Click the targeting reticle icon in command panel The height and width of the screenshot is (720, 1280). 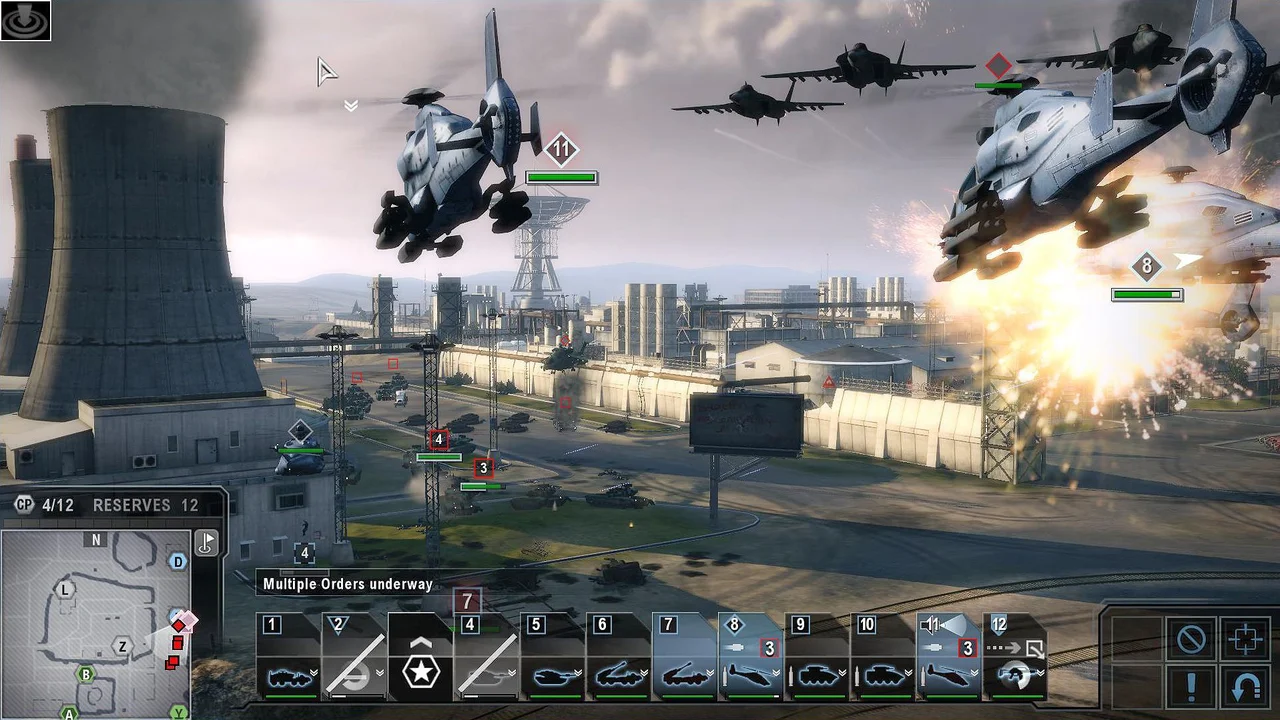[1246, 639]
